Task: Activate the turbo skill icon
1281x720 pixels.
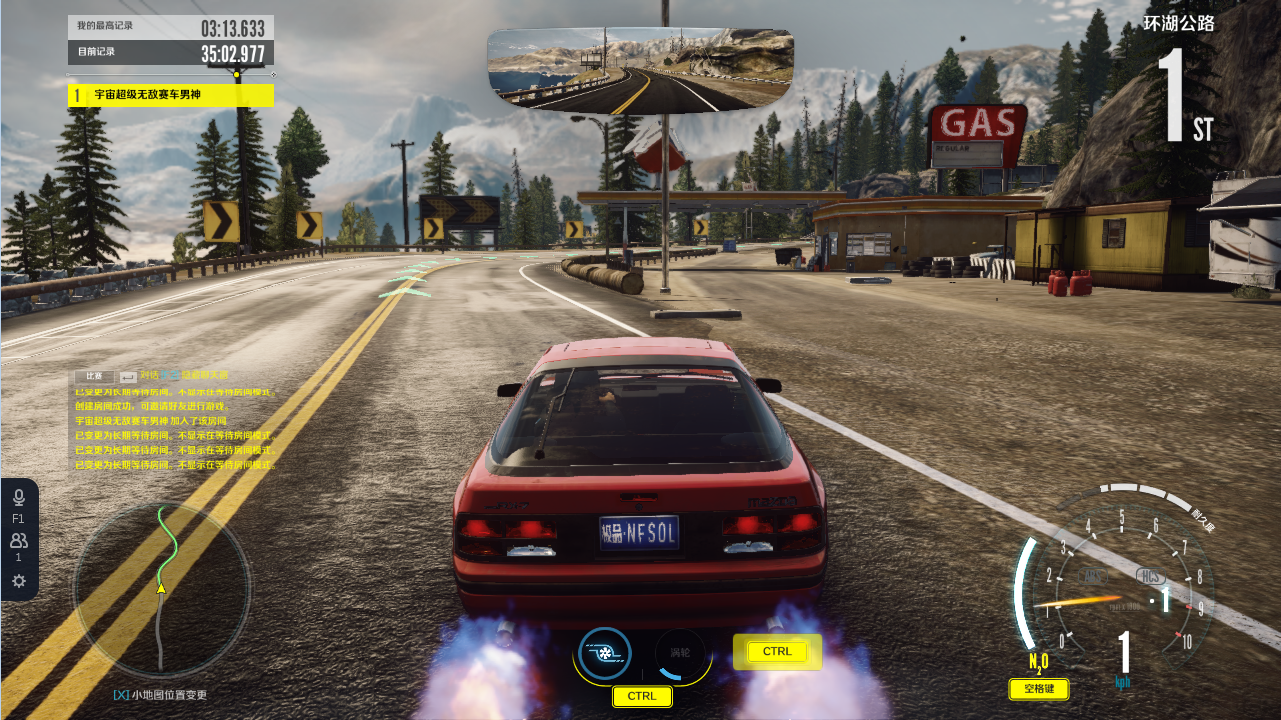Action: pyautogui.click(x=605, y=653)
